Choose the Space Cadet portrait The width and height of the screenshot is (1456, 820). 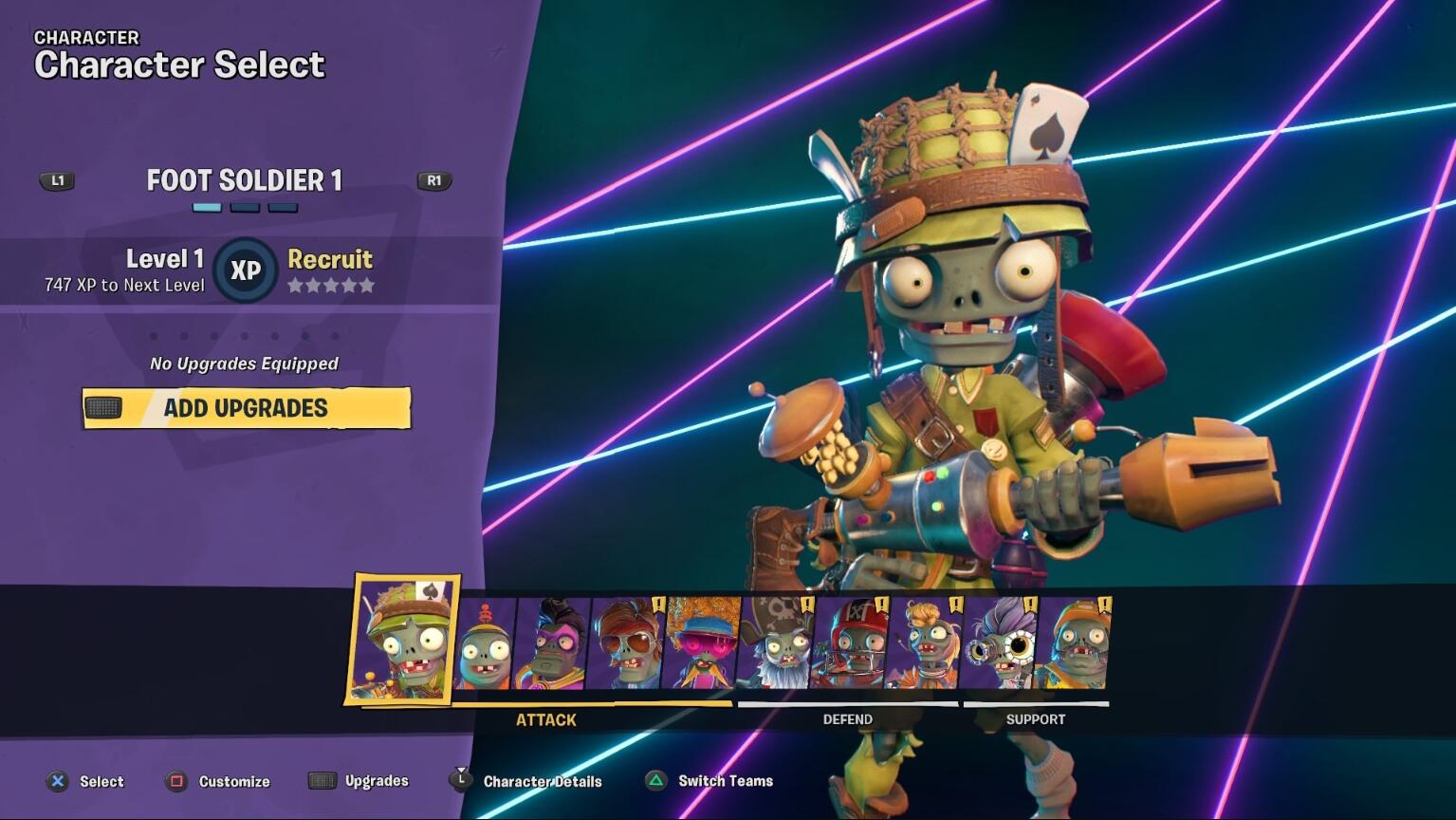[x=924, y=643]
